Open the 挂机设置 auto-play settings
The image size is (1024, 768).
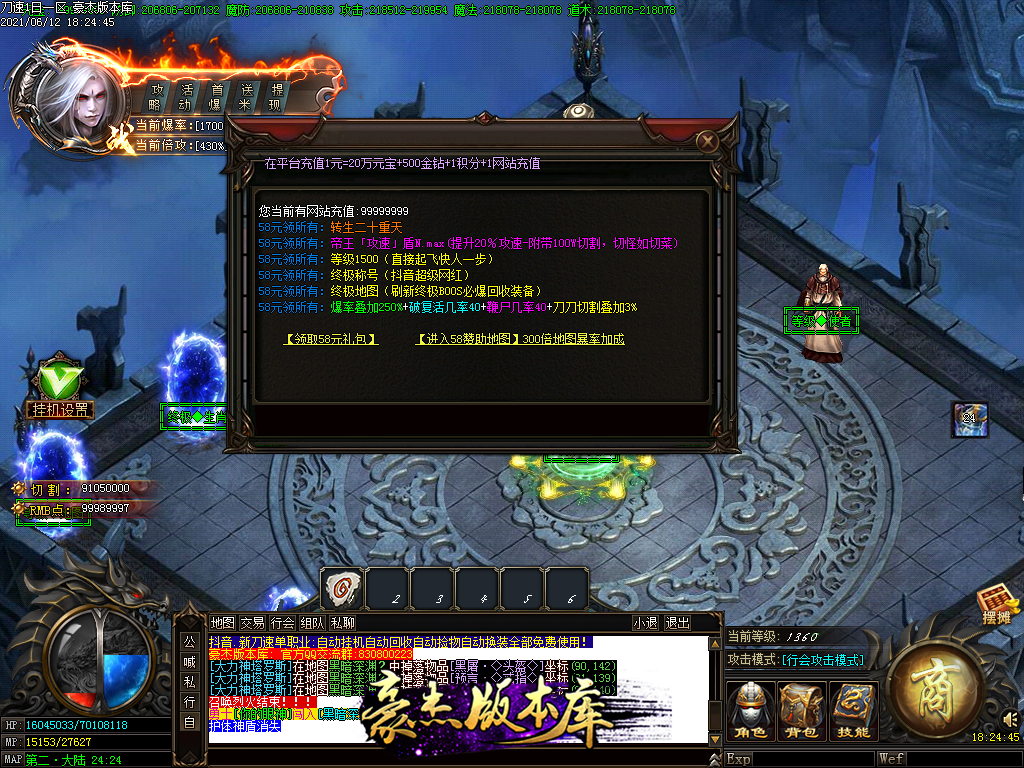pos(60,409)
